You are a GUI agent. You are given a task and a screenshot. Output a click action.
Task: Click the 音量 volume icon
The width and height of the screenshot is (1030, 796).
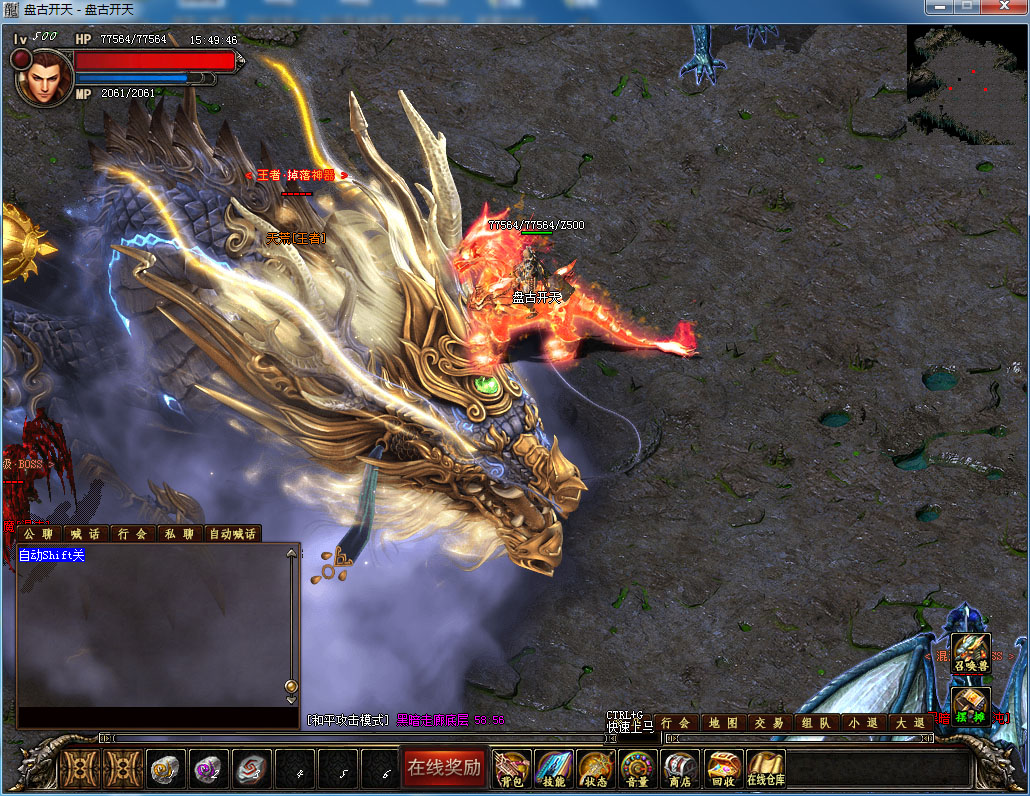click(637, 768)
